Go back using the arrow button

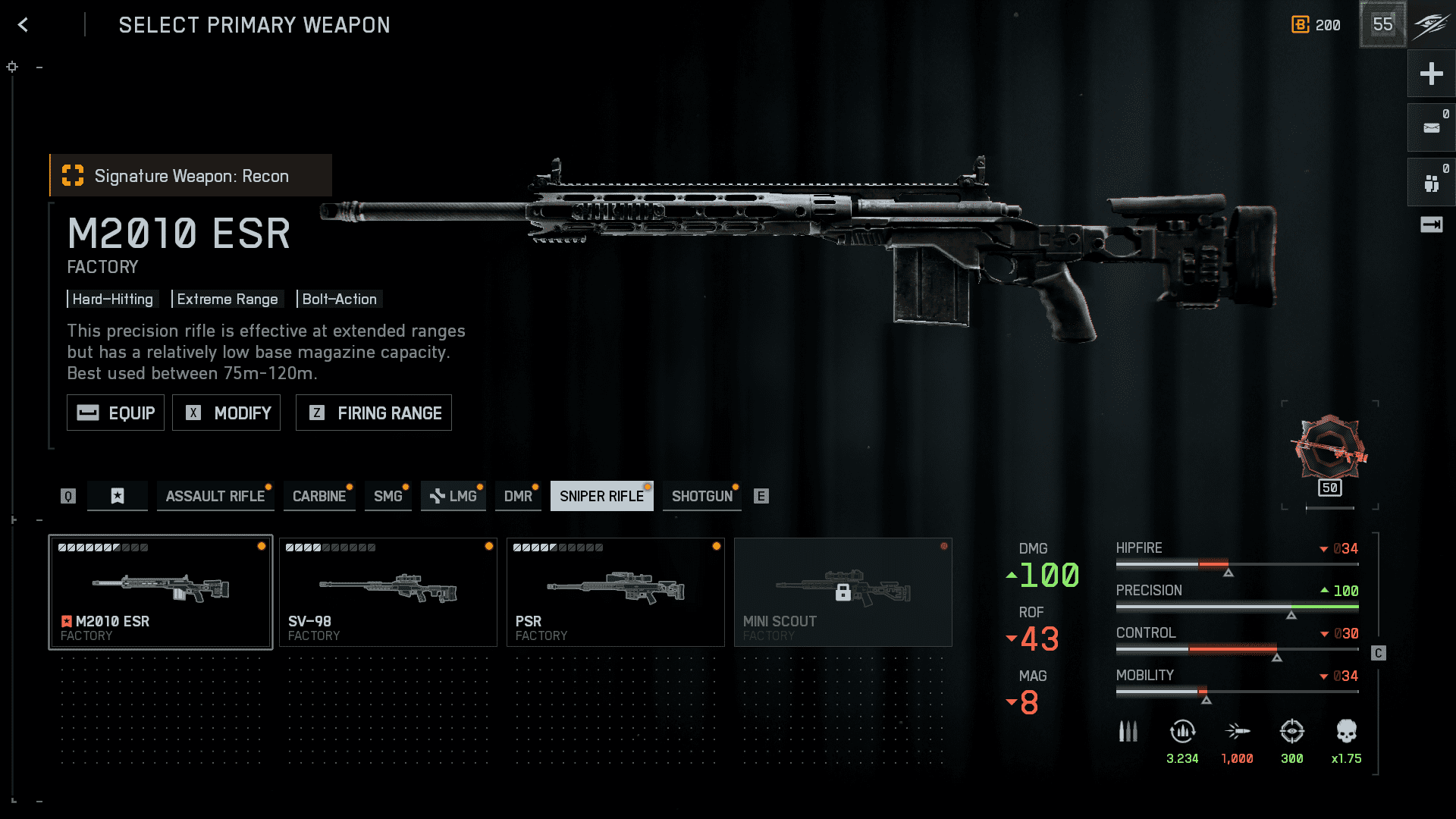[24, 25]
